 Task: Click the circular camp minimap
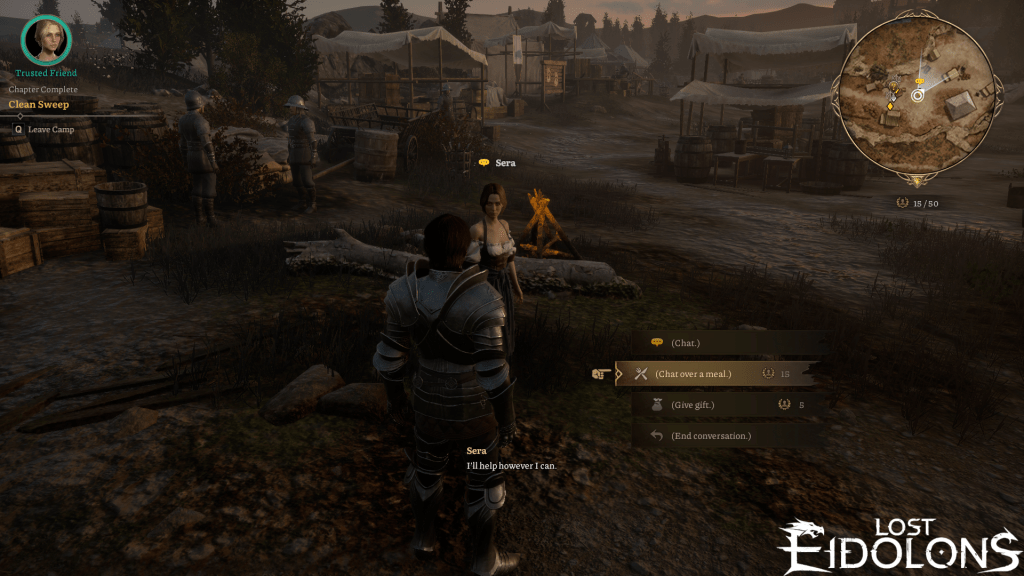pos(916,97)
